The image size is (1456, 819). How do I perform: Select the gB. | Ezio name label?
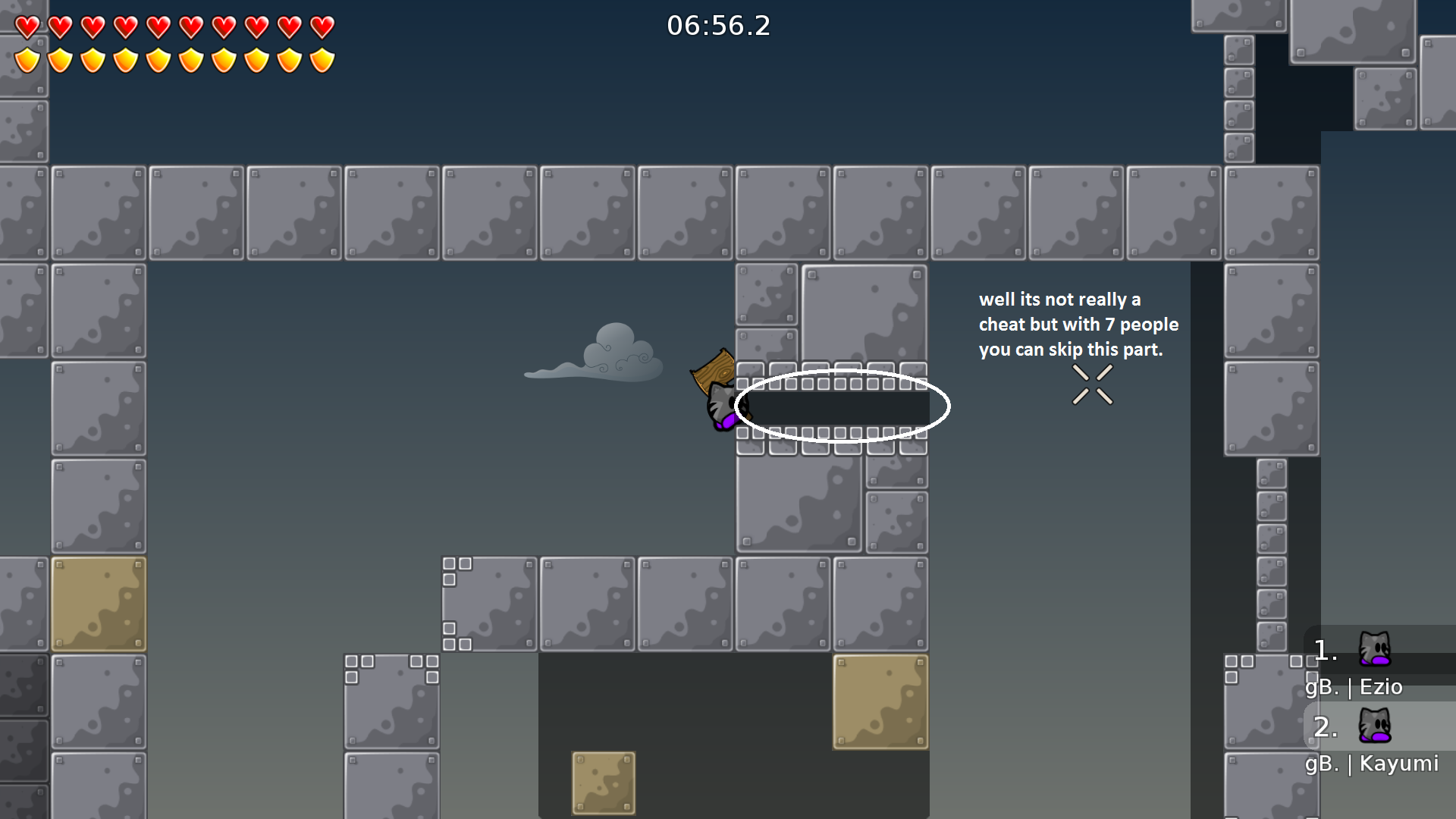1354,687
